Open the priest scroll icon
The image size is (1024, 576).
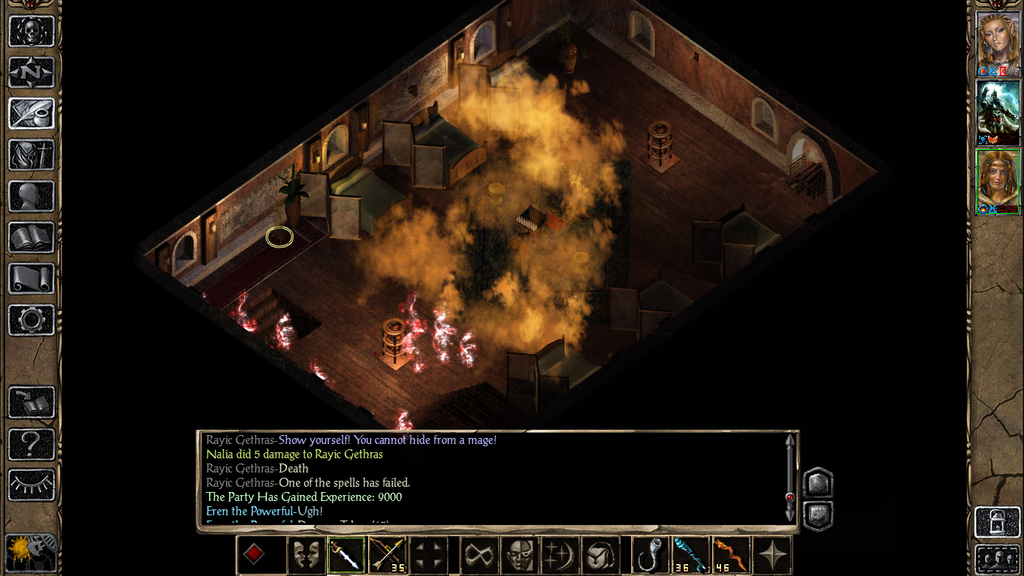point(31,278)
